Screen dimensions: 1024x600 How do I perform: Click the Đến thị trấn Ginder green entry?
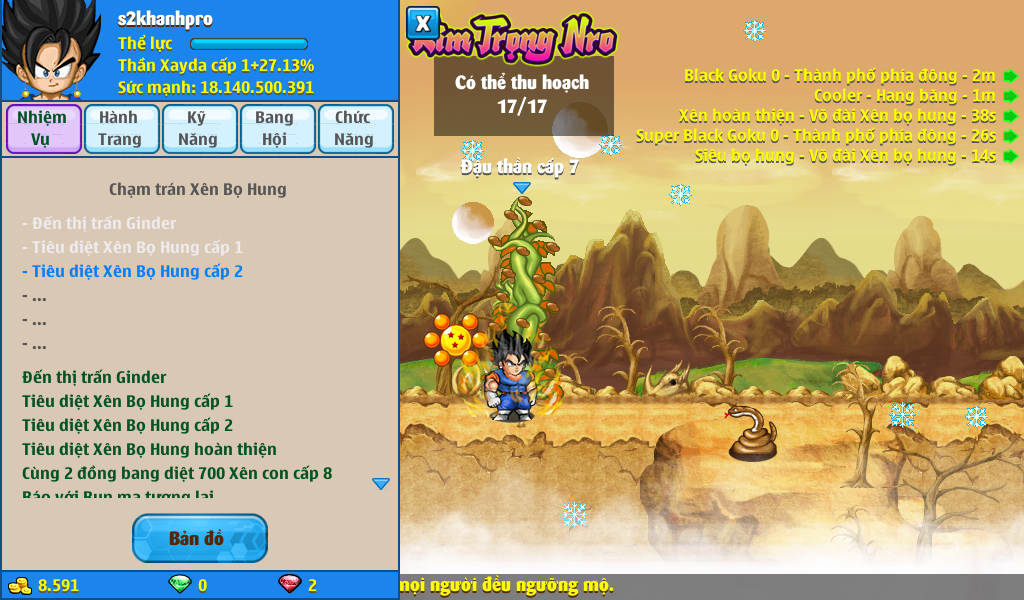point(94,377)
